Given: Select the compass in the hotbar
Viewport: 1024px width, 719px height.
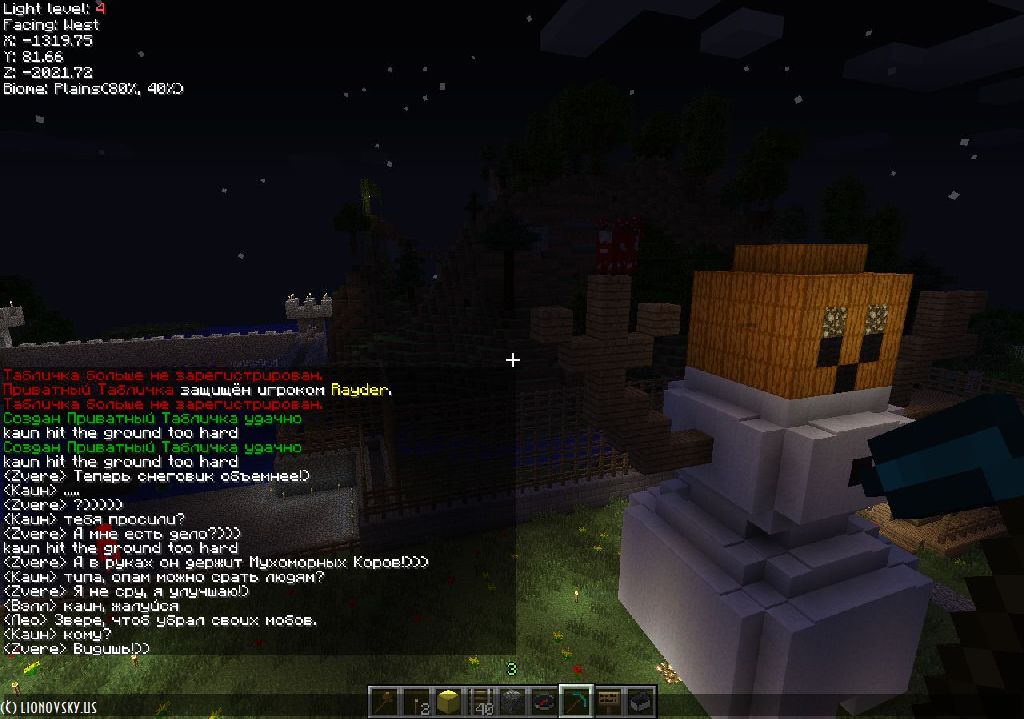Looking at the screenshot, I should pos(544,701).
